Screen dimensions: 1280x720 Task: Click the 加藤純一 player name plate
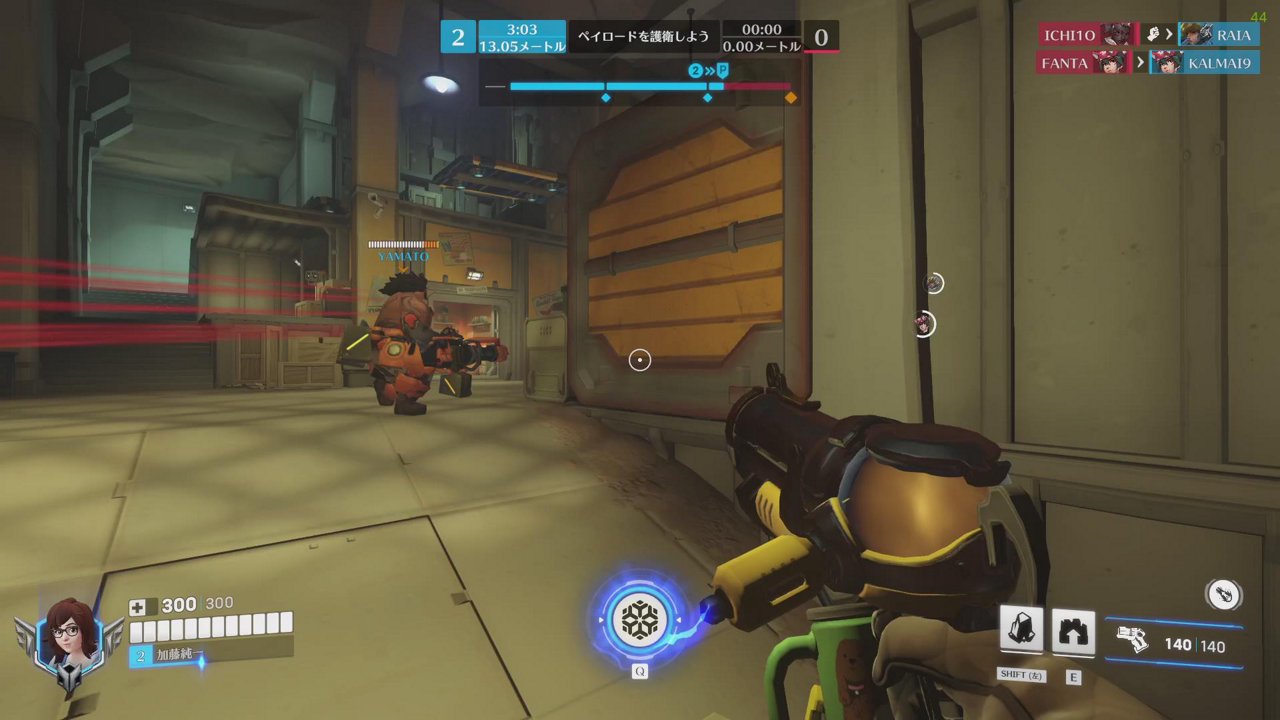[x=178, y=655]
